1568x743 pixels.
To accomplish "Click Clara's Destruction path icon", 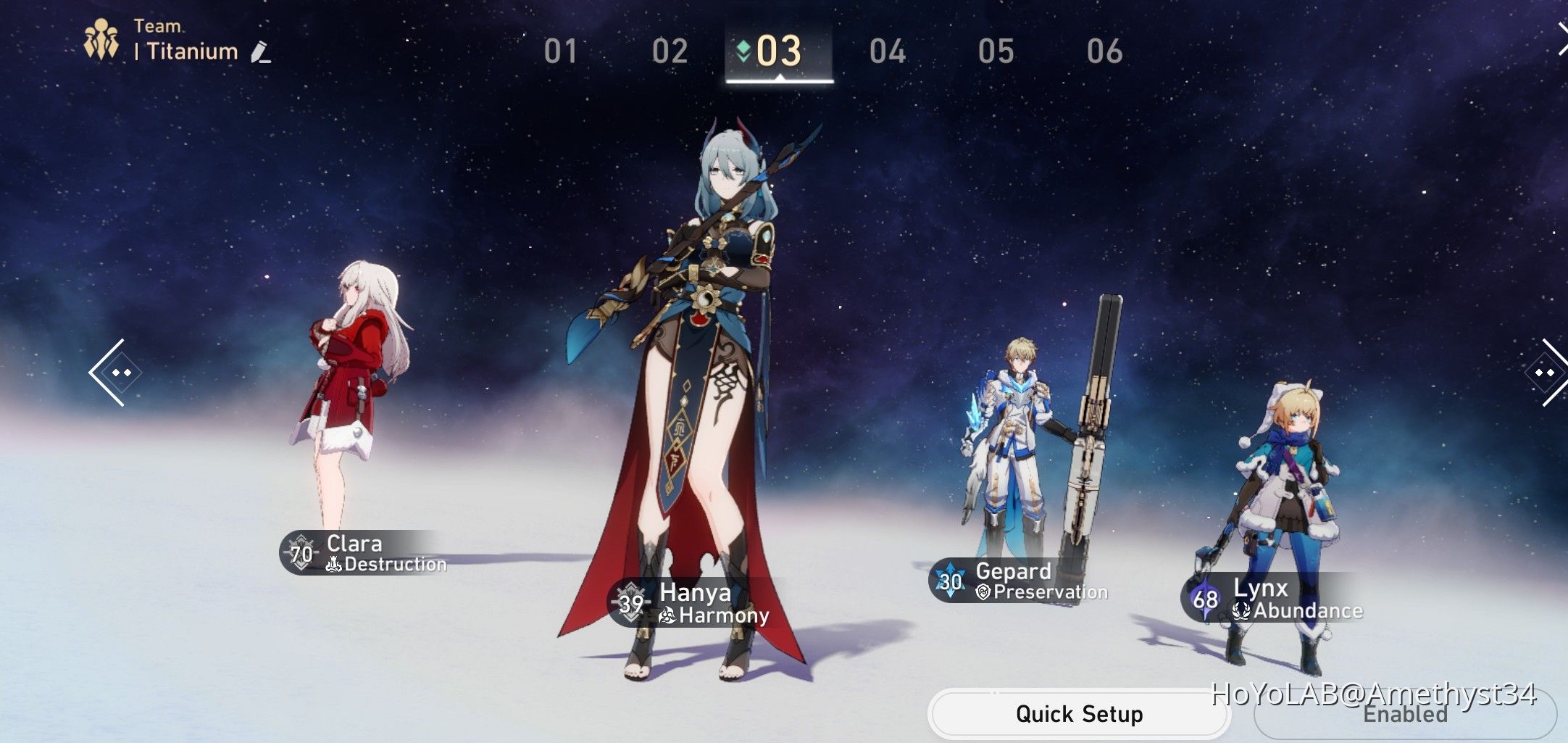I will pyautogui.click(x=333, y=564).
